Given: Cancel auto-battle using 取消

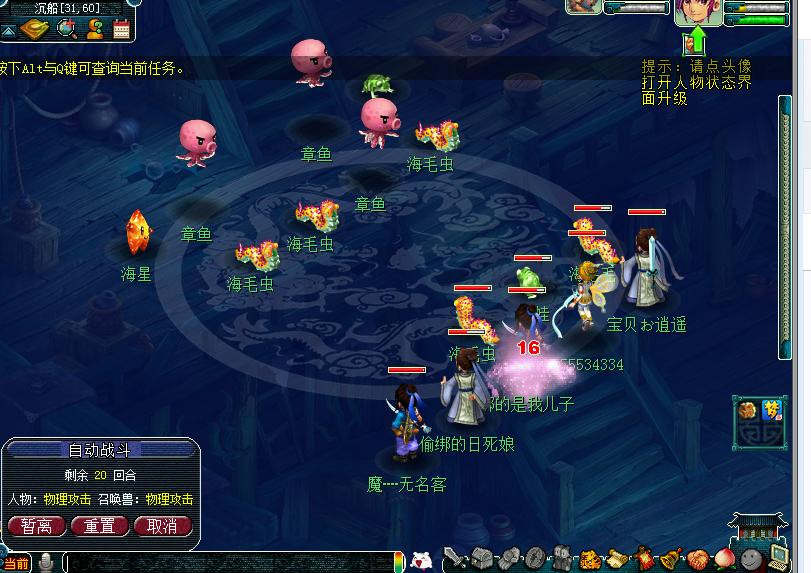Looking at the screenshot, I should [x=161, y=525].
